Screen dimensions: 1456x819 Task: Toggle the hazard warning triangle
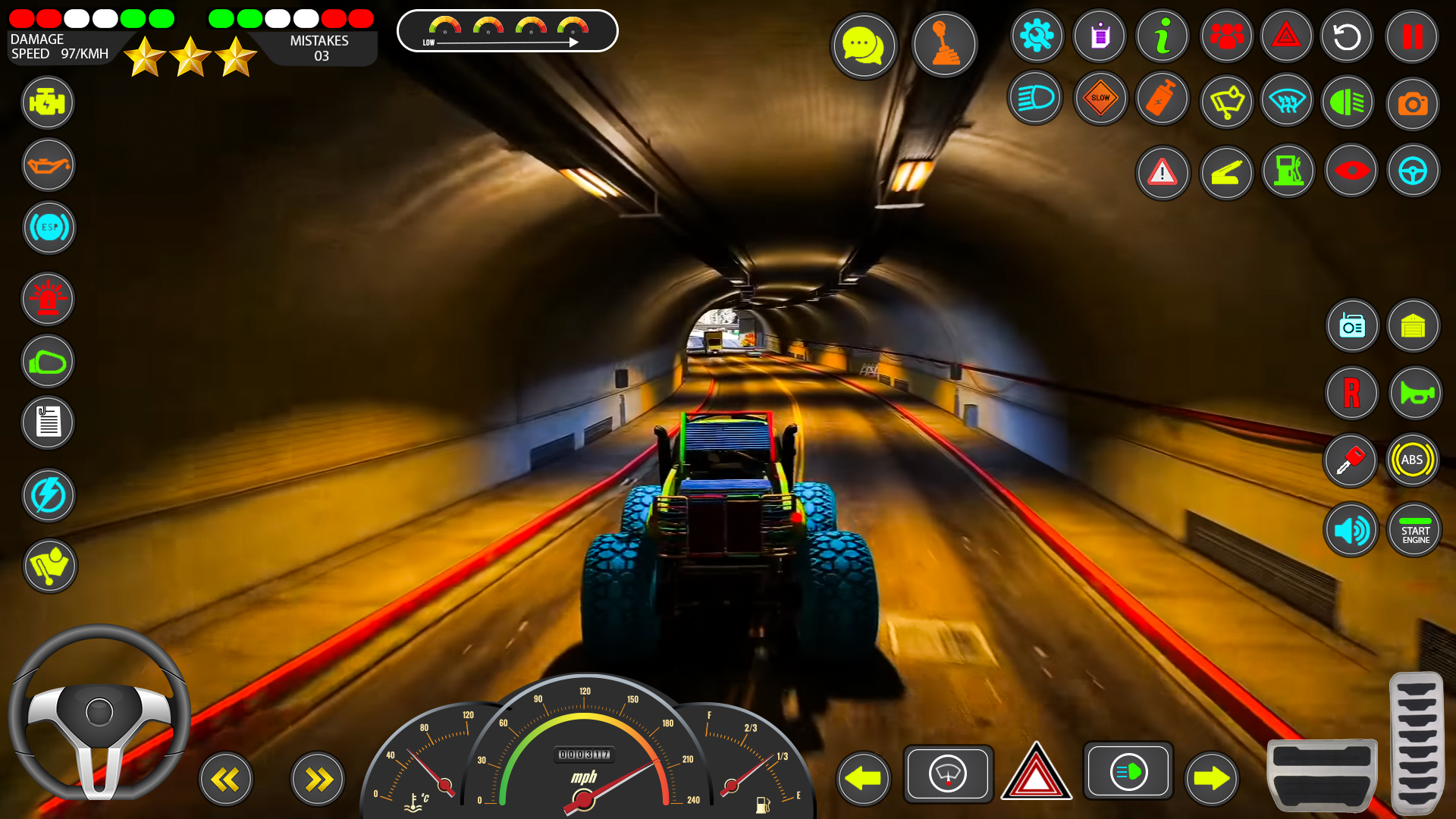tap(1037, 773)
